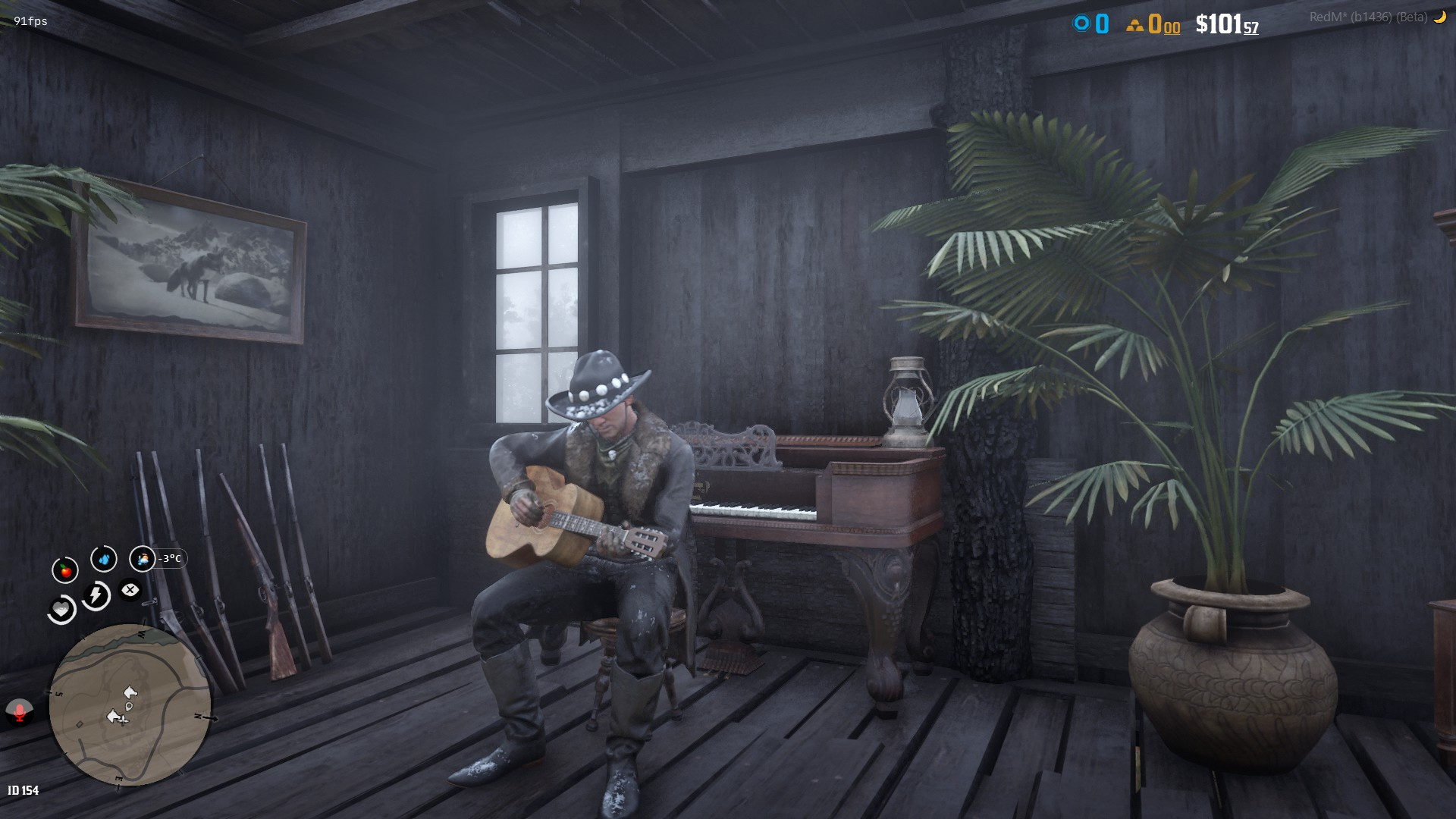Toggle the red microphone voice icon
1456x819 pixels.
click(x=19, y=711)
